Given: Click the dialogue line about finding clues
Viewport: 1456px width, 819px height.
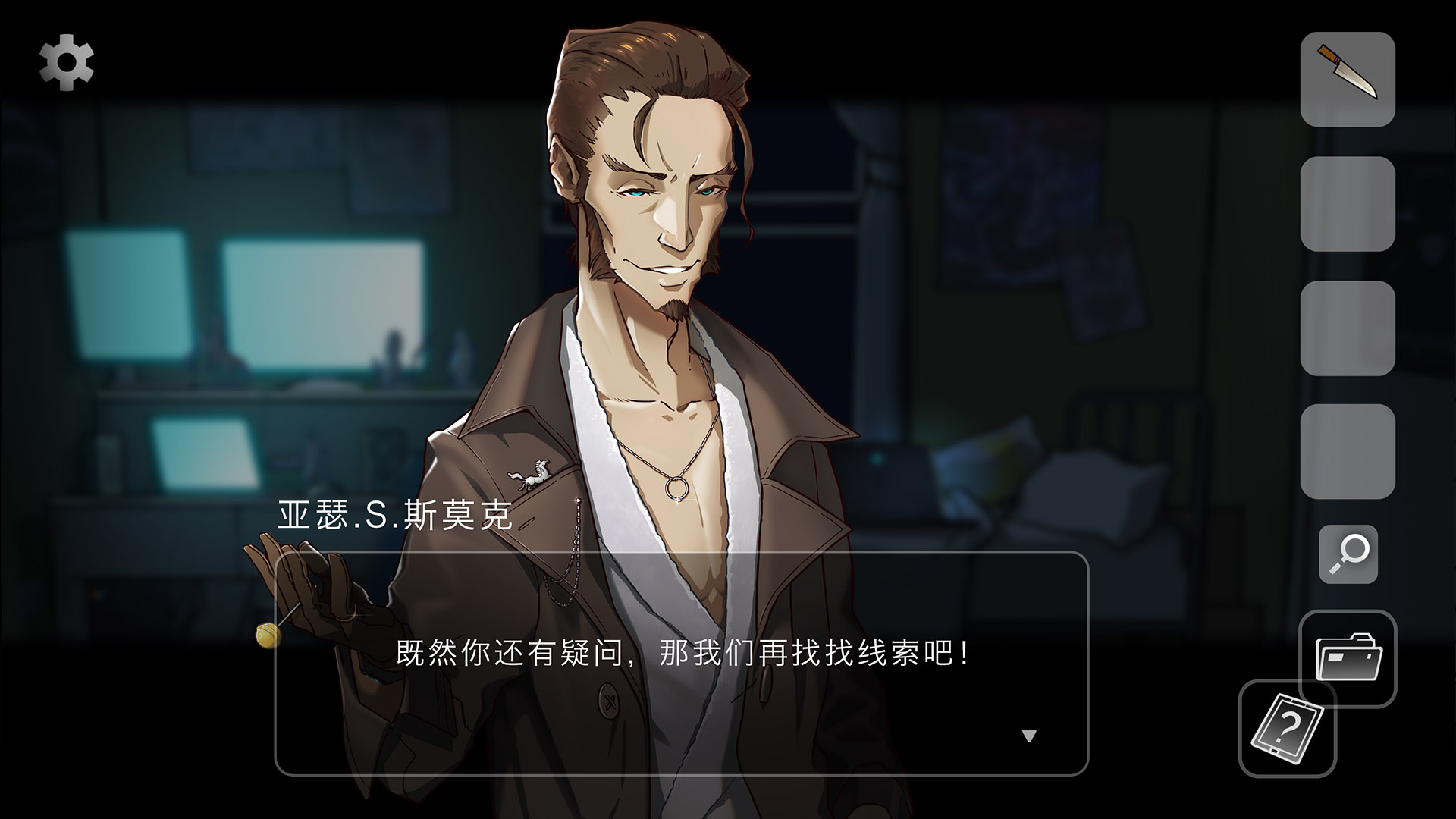Looking at the screenshot, I should click(682, 656).
